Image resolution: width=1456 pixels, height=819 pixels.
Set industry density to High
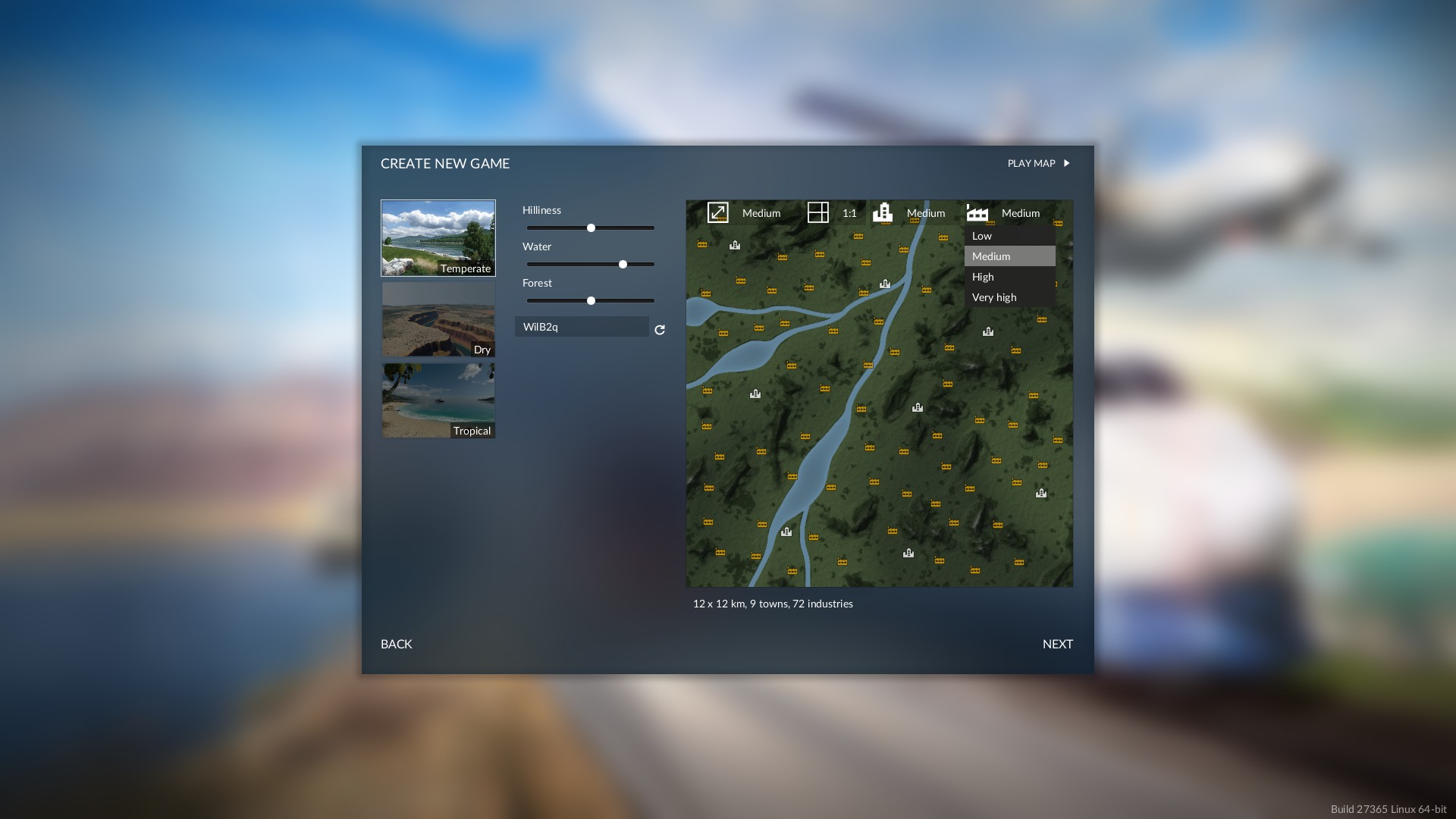click(x=1009, y=277)
